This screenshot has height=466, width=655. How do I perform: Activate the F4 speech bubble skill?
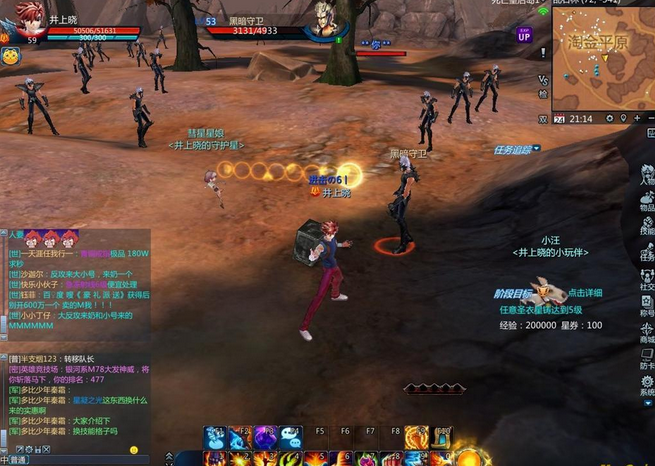coord(290,438)
